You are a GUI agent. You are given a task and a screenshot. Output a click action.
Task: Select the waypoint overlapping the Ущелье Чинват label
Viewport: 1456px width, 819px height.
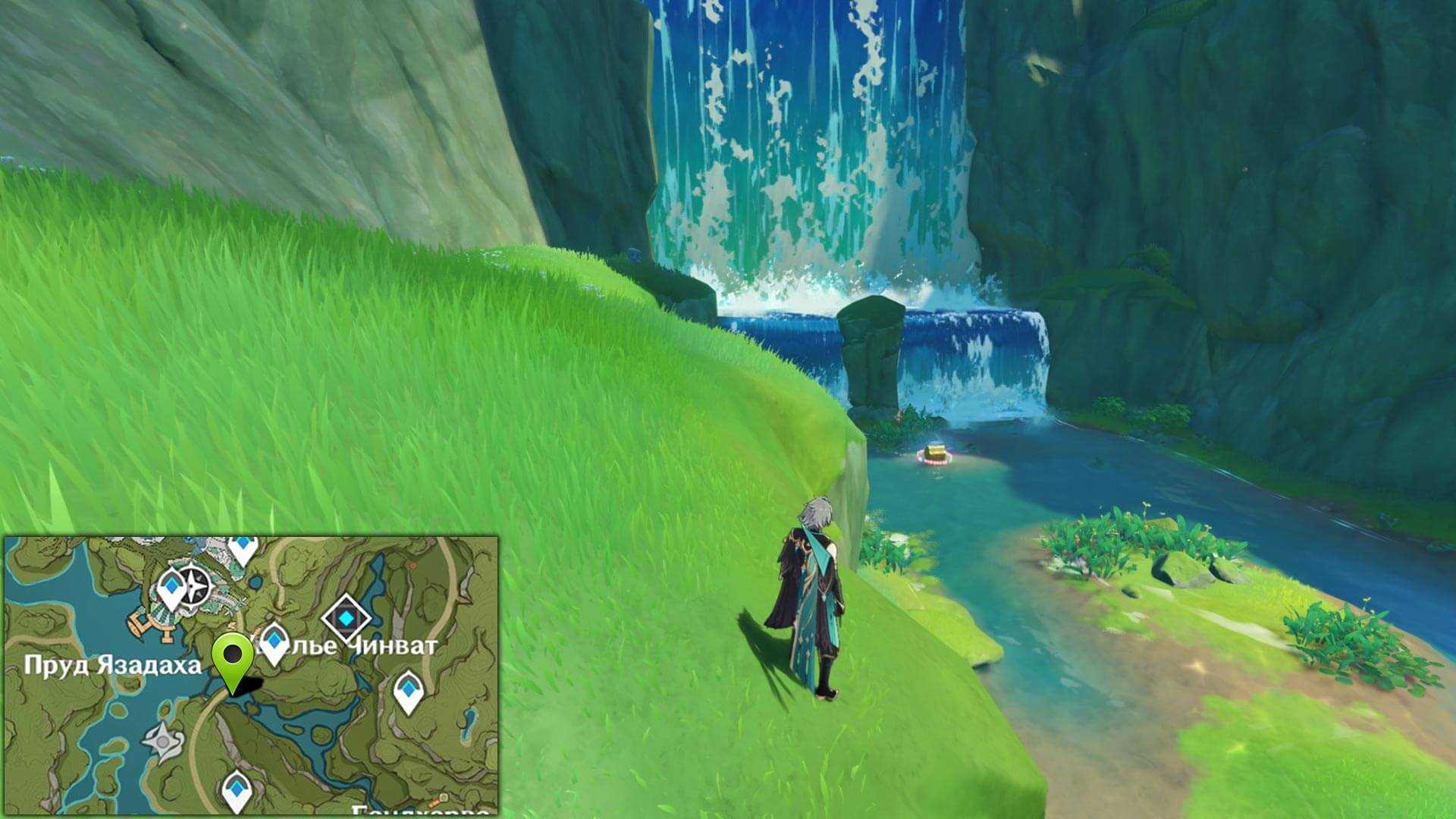273,639
